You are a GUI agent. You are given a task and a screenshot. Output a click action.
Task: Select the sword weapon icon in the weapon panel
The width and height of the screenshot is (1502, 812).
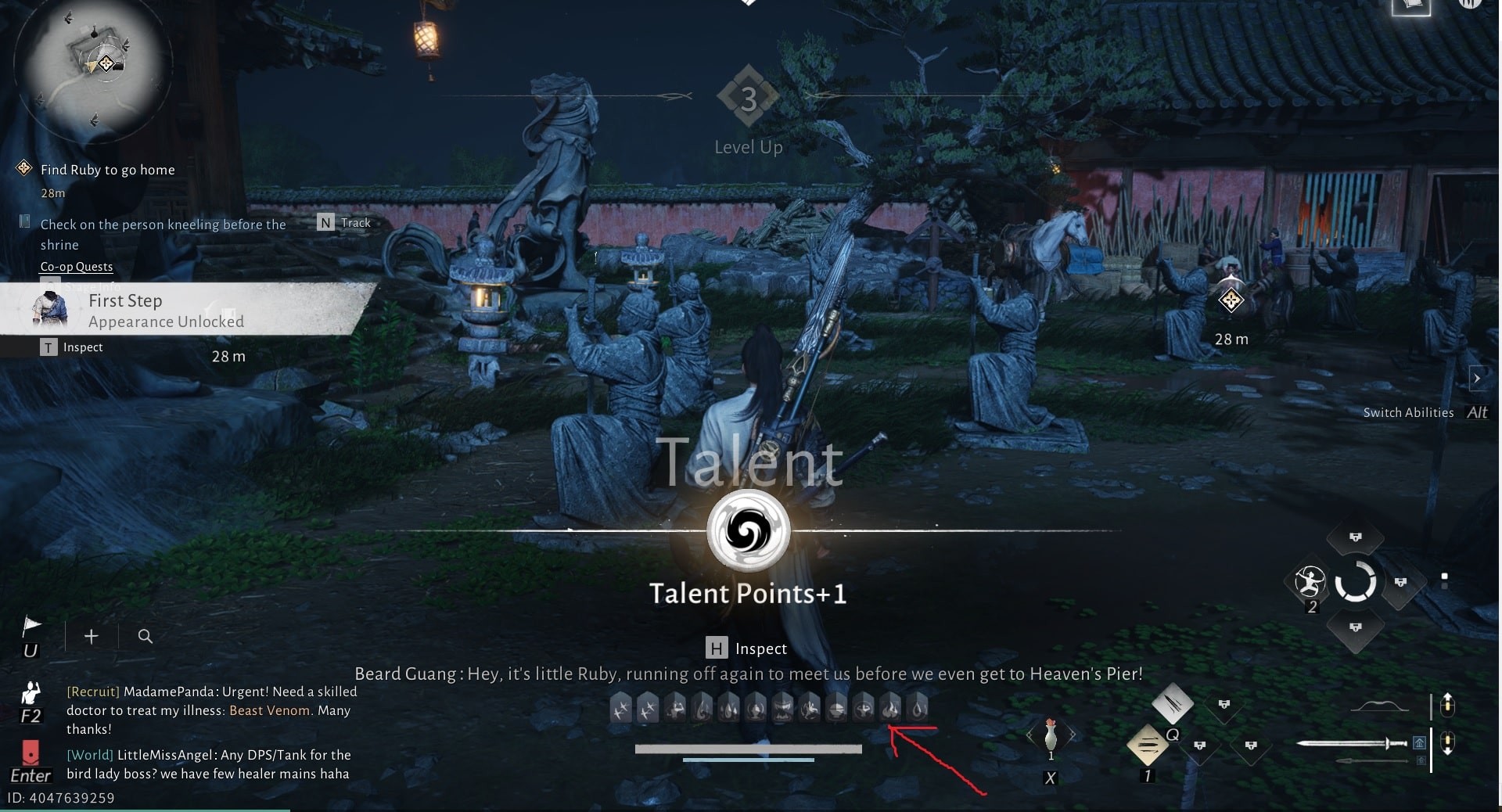pyautogui.click(x=1352, y=743)
